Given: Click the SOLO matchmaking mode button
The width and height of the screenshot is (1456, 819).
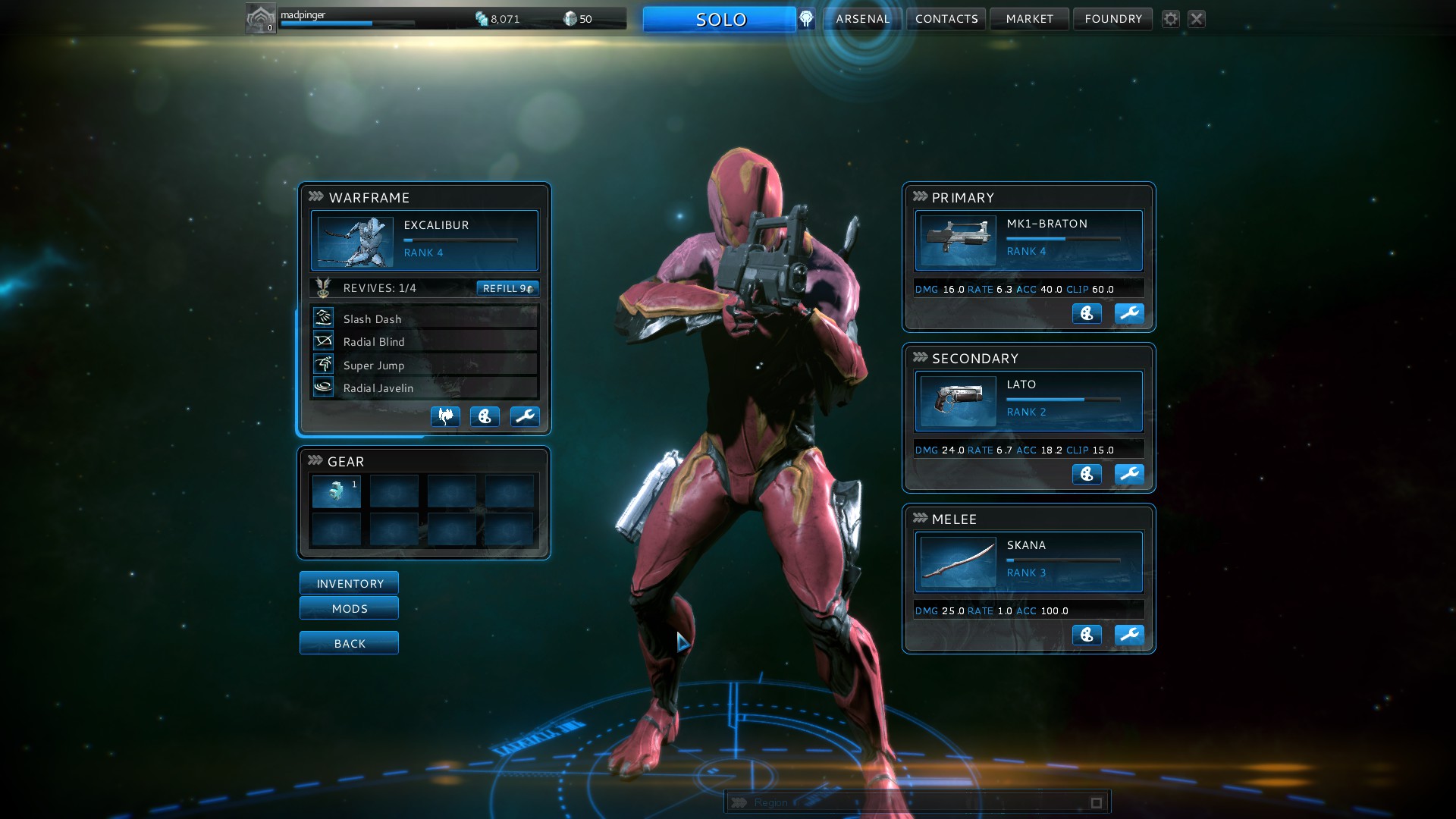Looking at the screenshot, I should (x=719, y=19).
